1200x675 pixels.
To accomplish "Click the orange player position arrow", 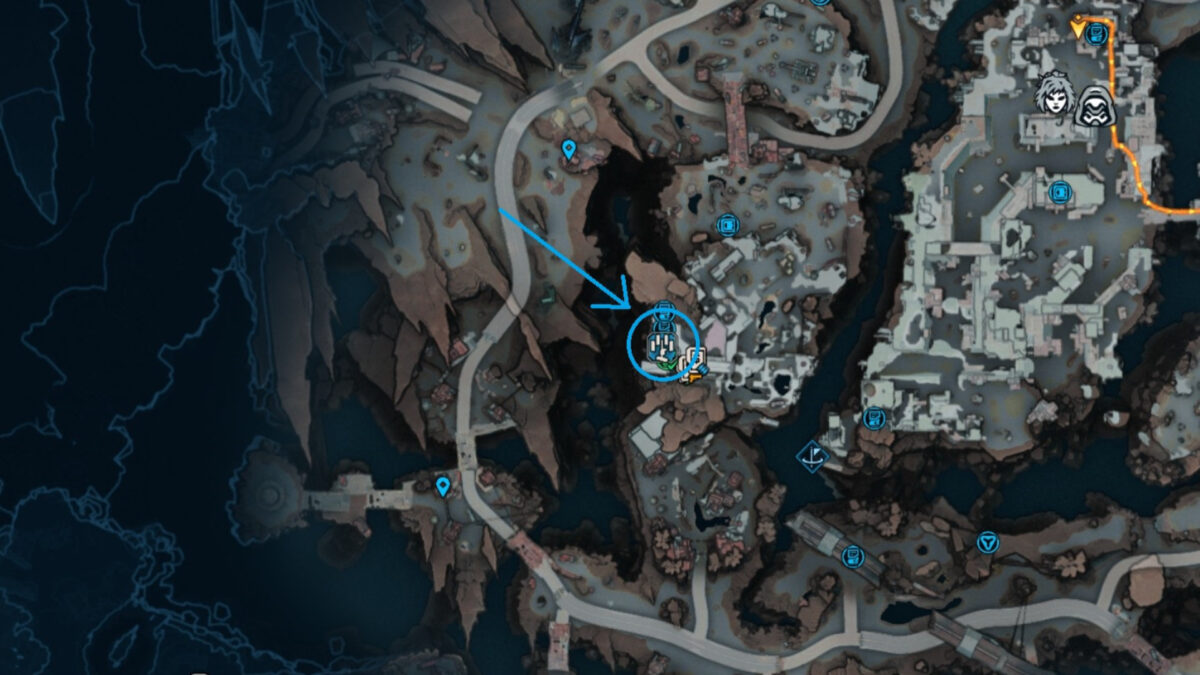I will 1078,28.
